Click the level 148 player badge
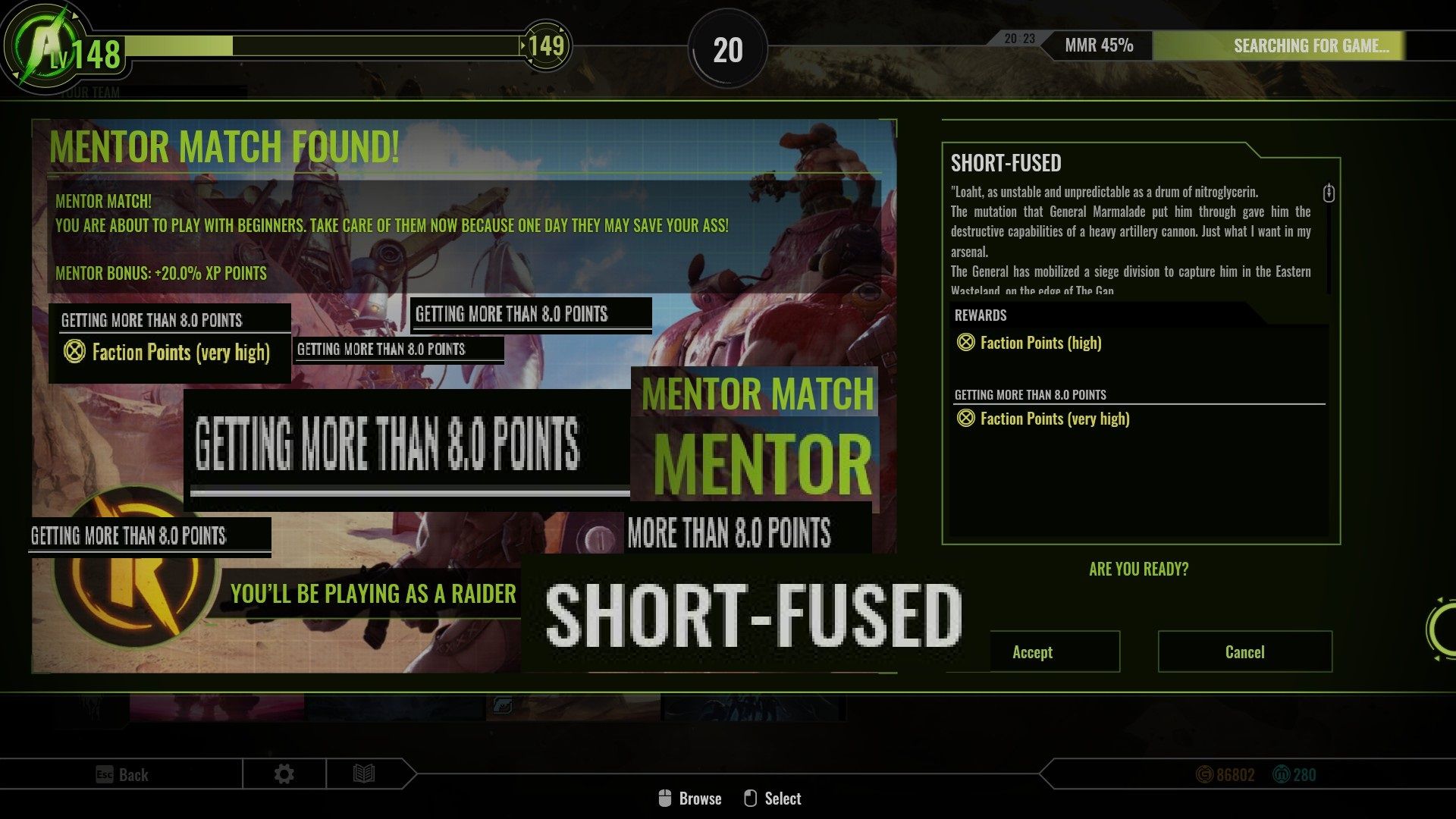The width and height of the screenshot is (1456, 819). (x=64, y=52)
